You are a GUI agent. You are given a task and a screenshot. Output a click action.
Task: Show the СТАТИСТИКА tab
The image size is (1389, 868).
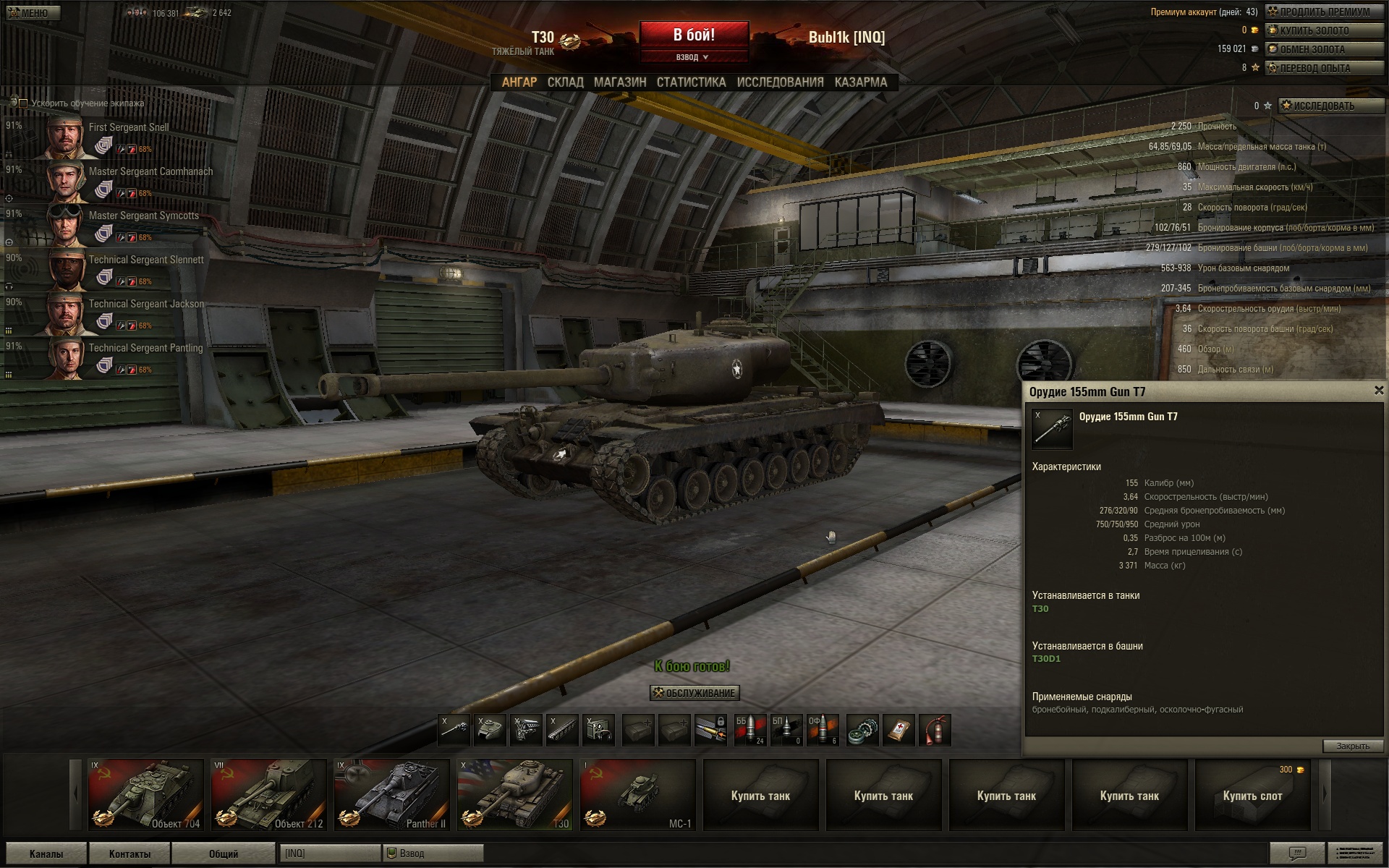click(691, 82)
